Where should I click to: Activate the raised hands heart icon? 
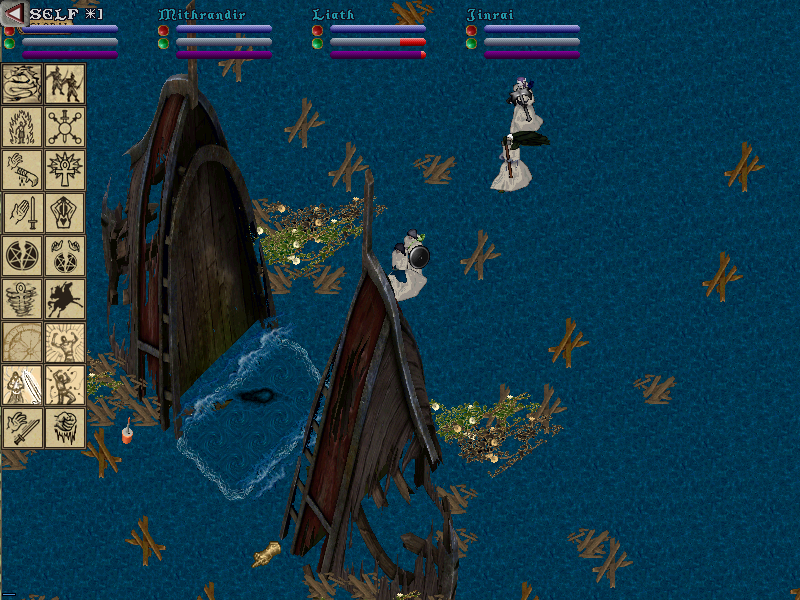point(65,213)
